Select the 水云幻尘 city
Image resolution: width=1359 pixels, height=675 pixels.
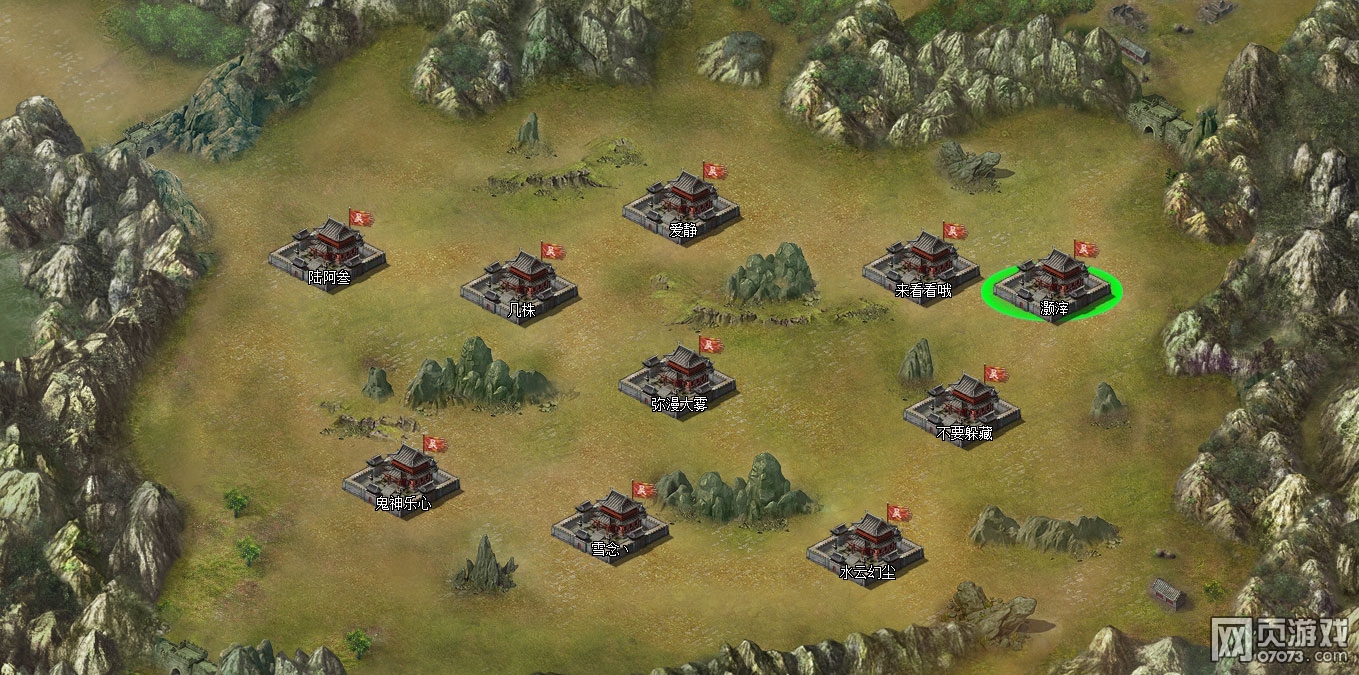pyautogui.click(x=865, y=544)
